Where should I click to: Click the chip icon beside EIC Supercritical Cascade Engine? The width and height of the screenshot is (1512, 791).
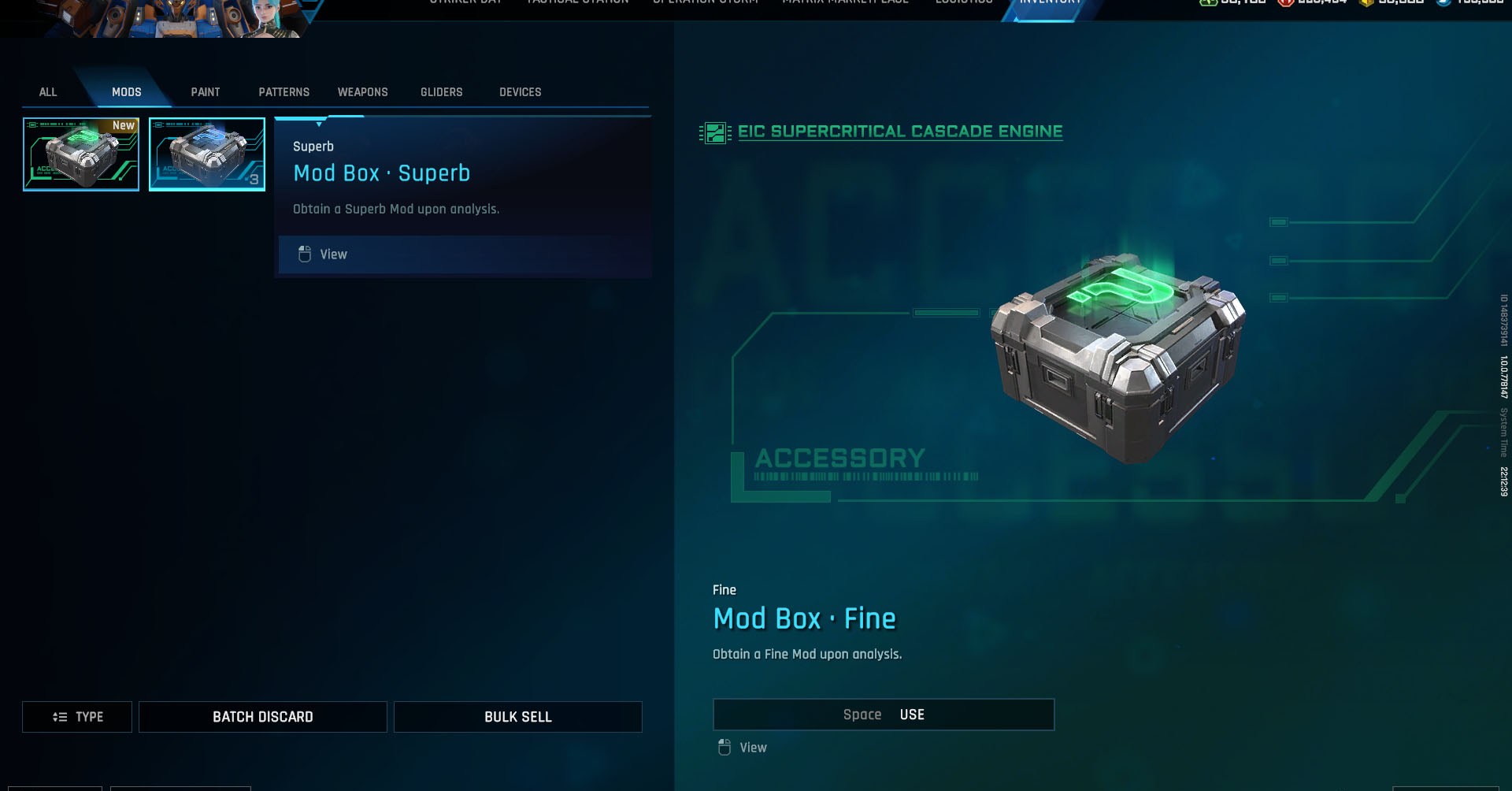pos(716,132)
